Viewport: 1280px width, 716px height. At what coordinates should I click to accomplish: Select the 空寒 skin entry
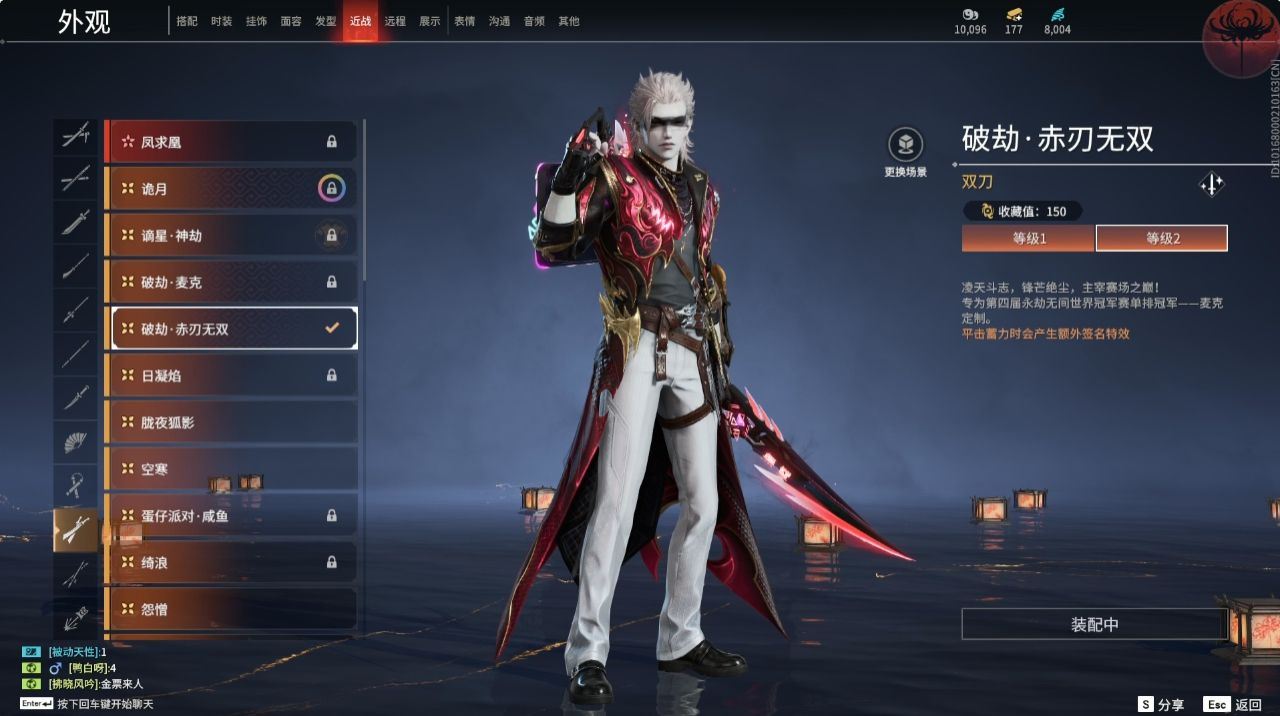click(231, 469)
